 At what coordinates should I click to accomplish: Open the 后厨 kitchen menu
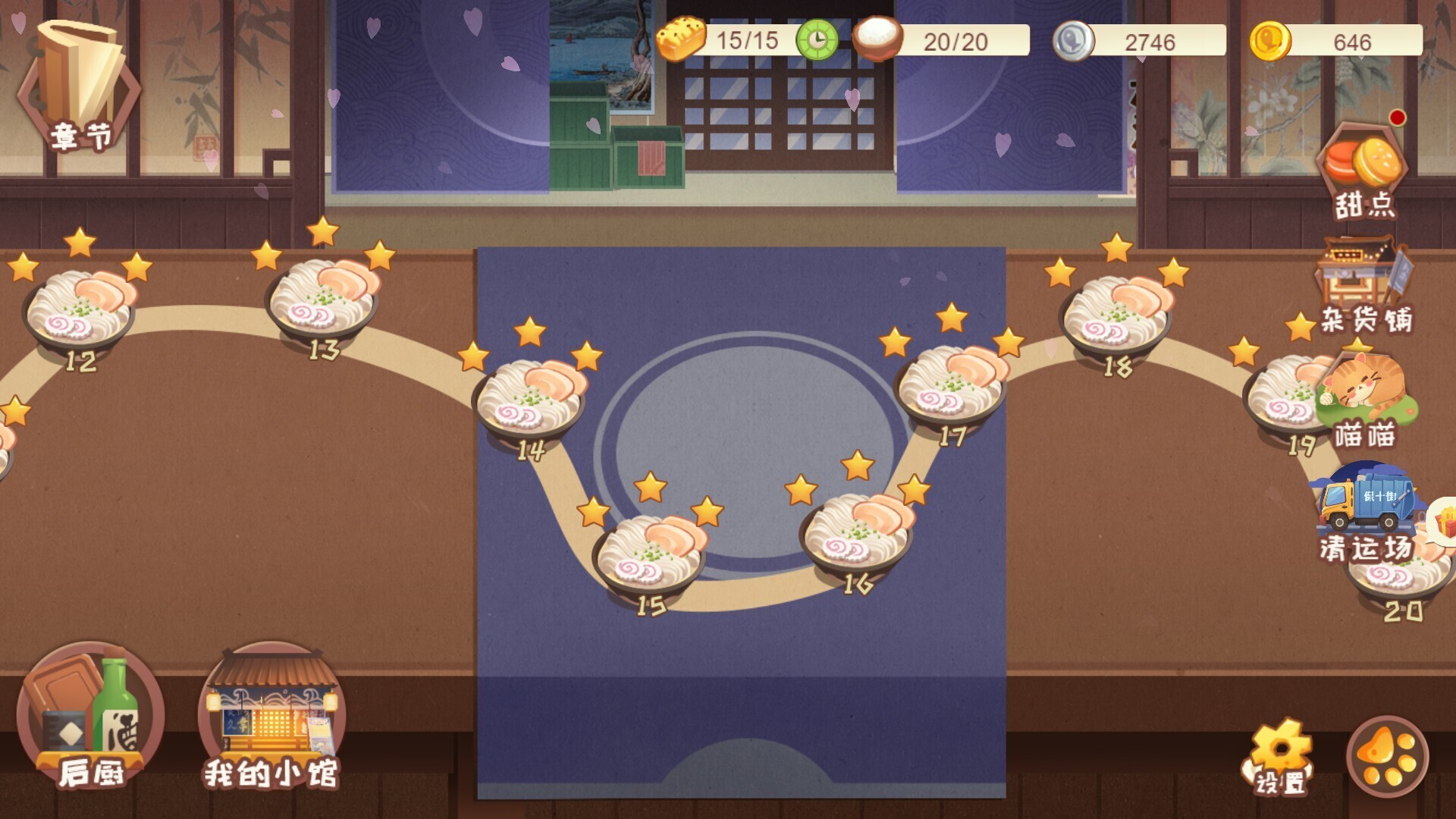(x=90, y=717)
